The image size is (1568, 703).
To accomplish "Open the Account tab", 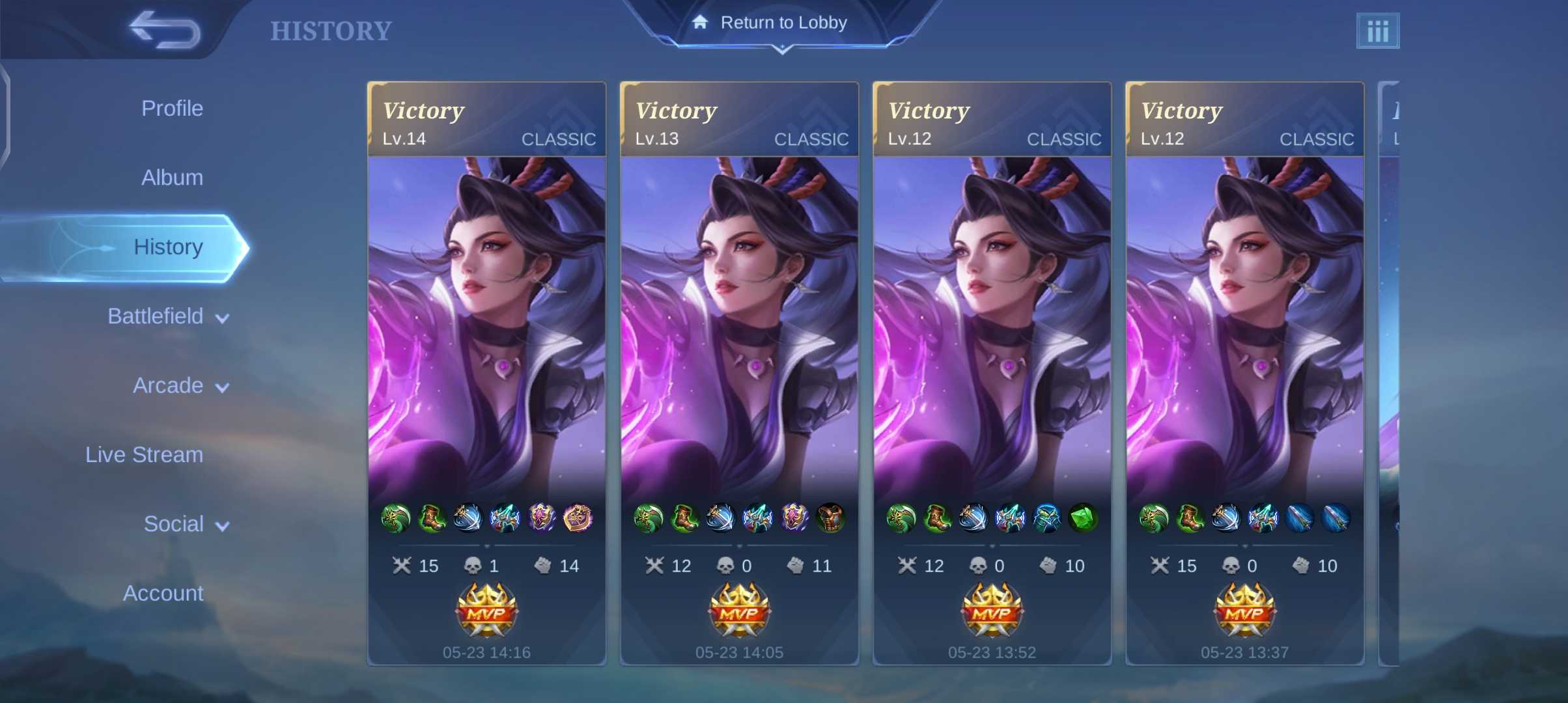I will pos(163,593).
